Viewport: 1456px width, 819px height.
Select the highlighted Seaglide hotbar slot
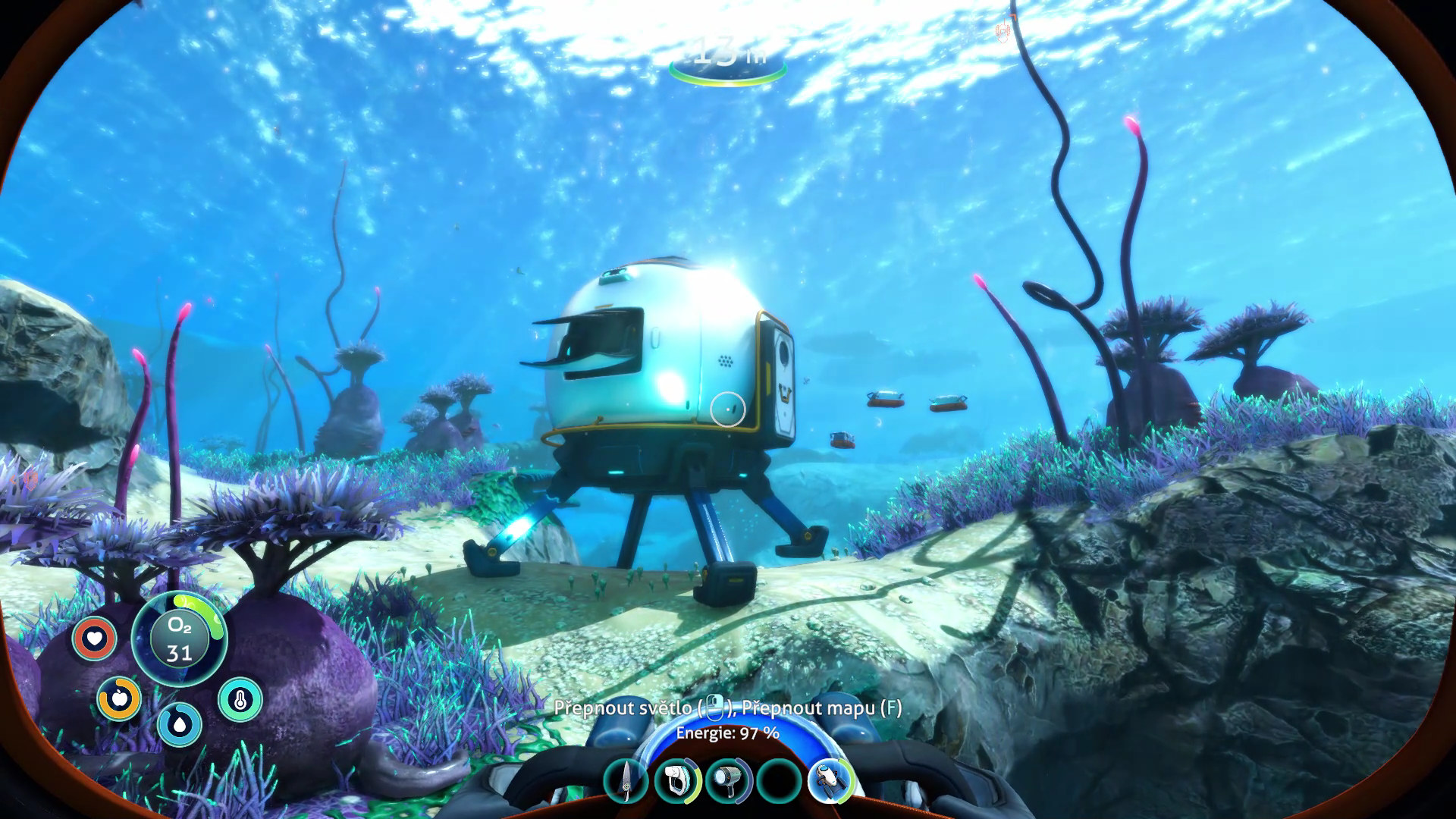[x=830, y=781]
